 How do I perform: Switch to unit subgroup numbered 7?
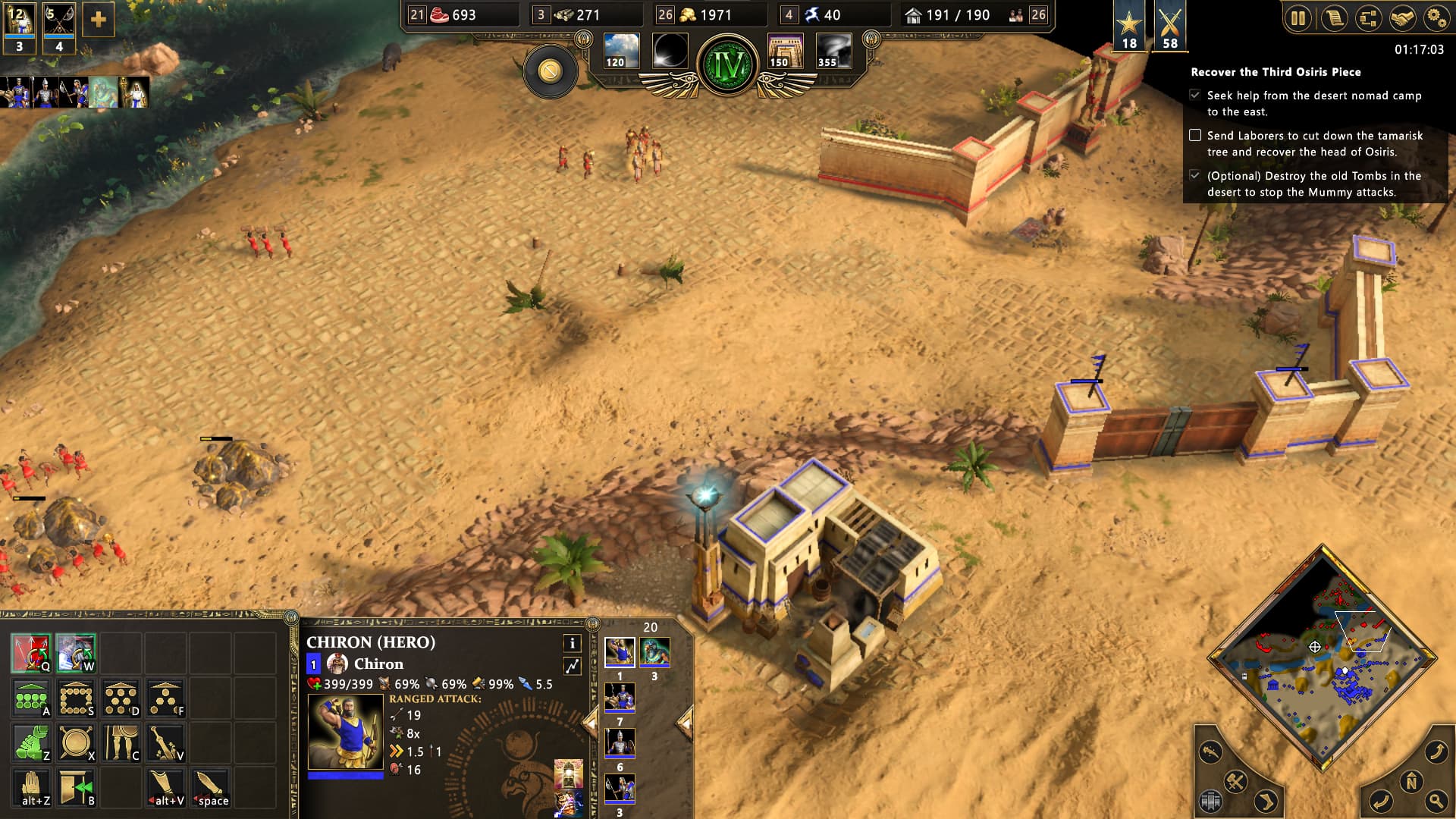click(620, 697)
